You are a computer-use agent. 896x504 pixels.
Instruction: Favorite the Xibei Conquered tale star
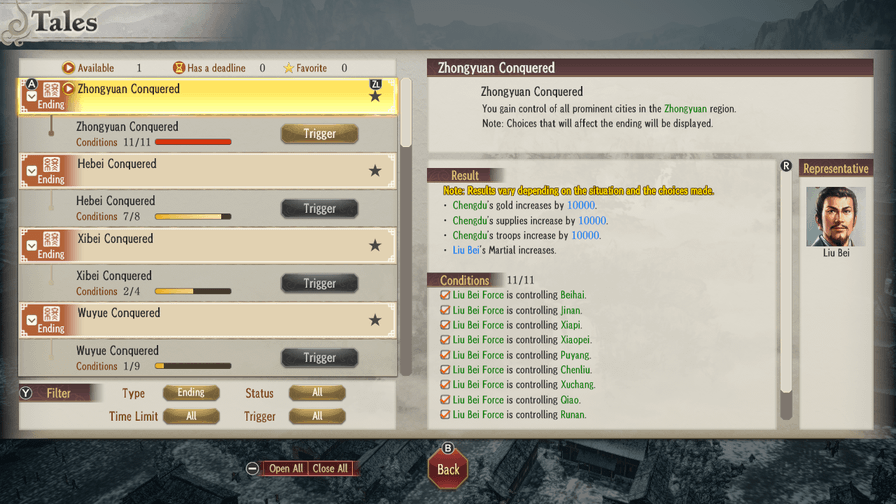coord(375,246)
